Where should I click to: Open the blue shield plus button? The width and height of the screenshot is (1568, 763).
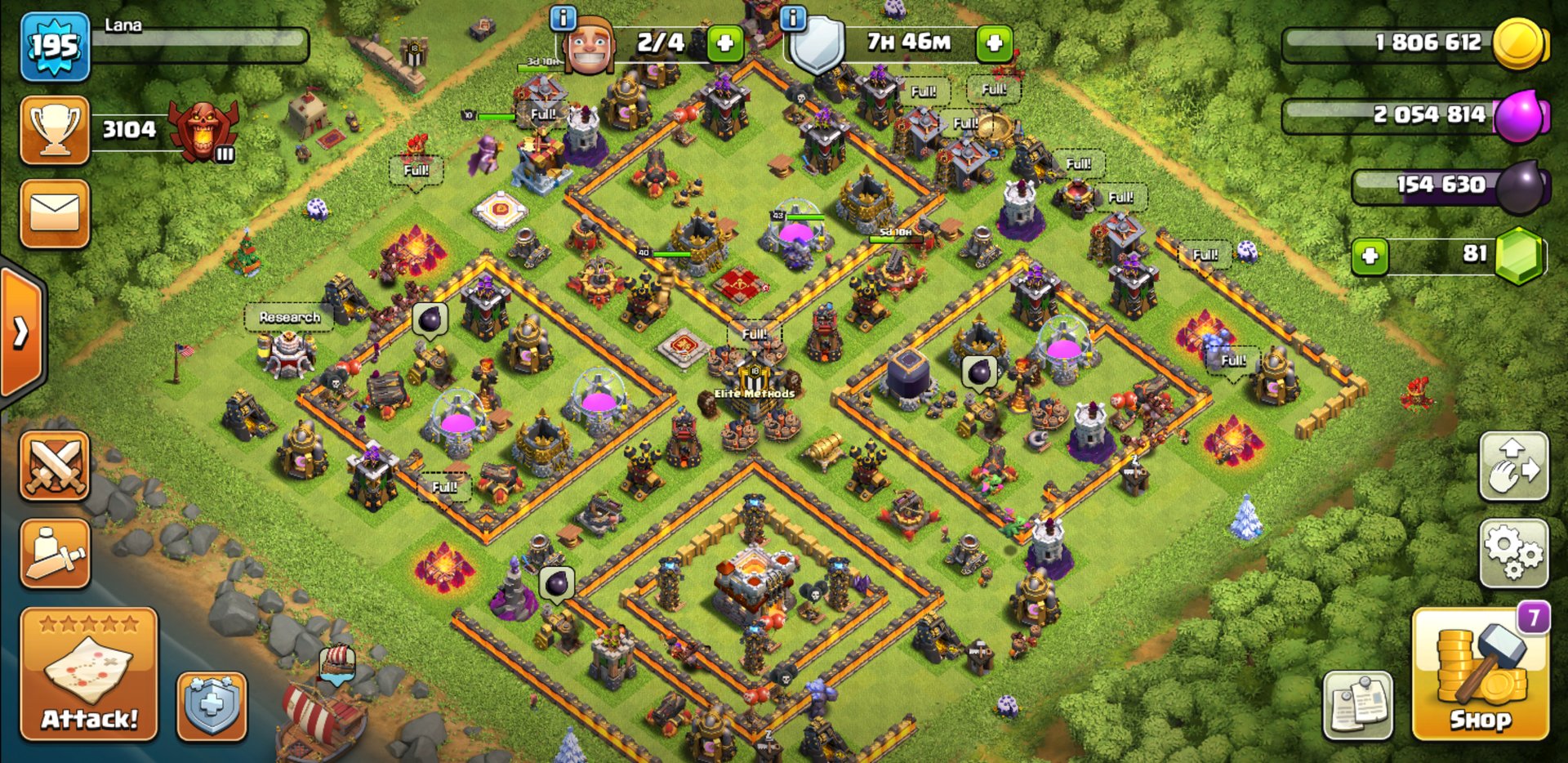coord(212,706)
